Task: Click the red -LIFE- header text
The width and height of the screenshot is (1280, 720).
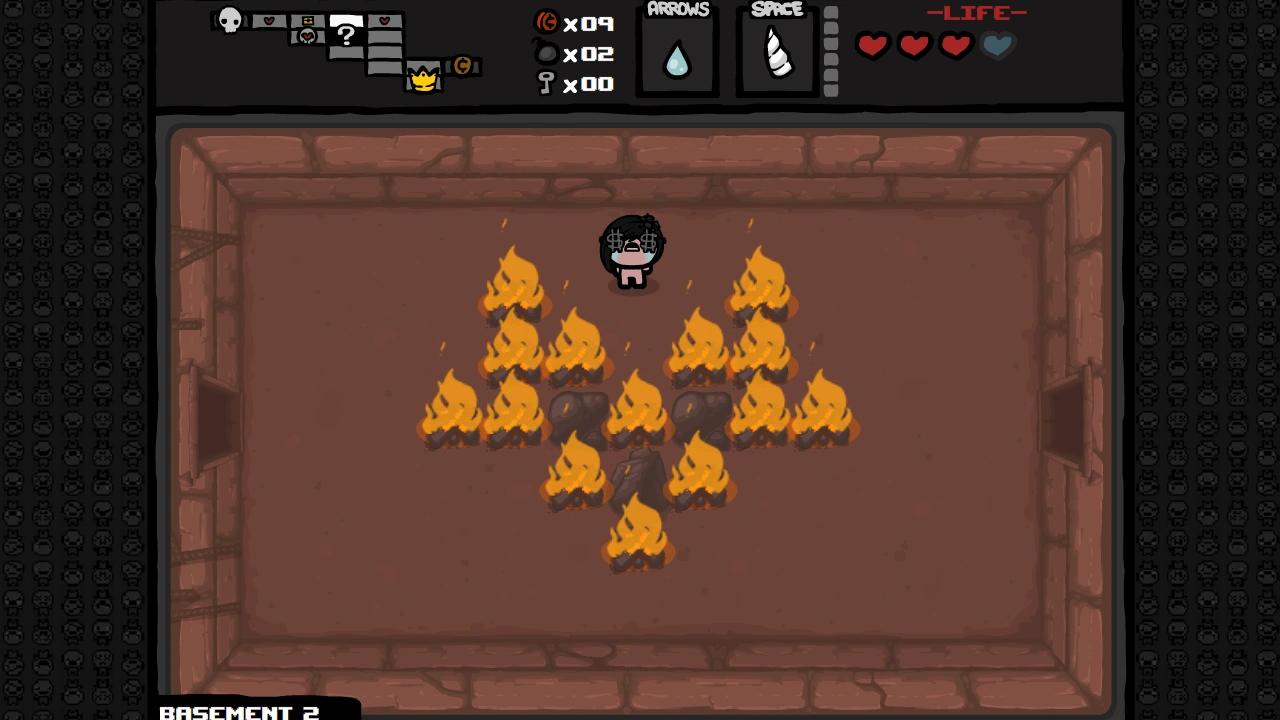Action: click(x=977, y=13)
